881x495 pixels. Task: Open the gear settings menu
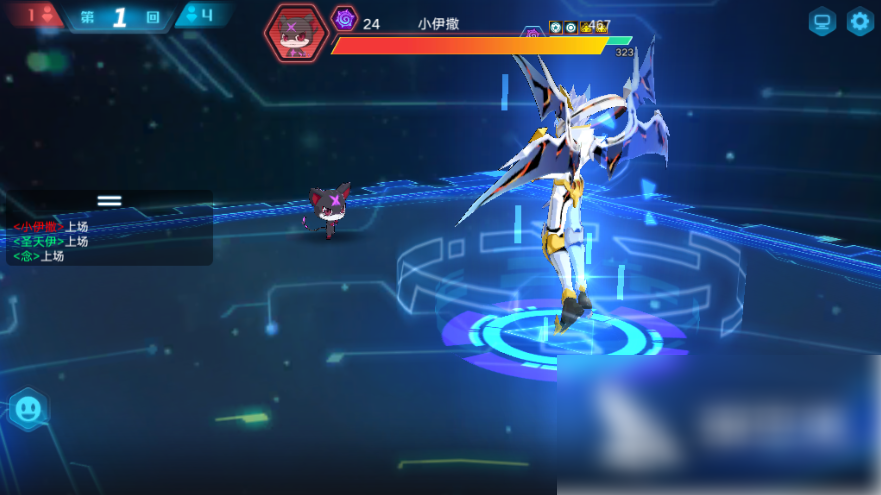coord(859,21)
